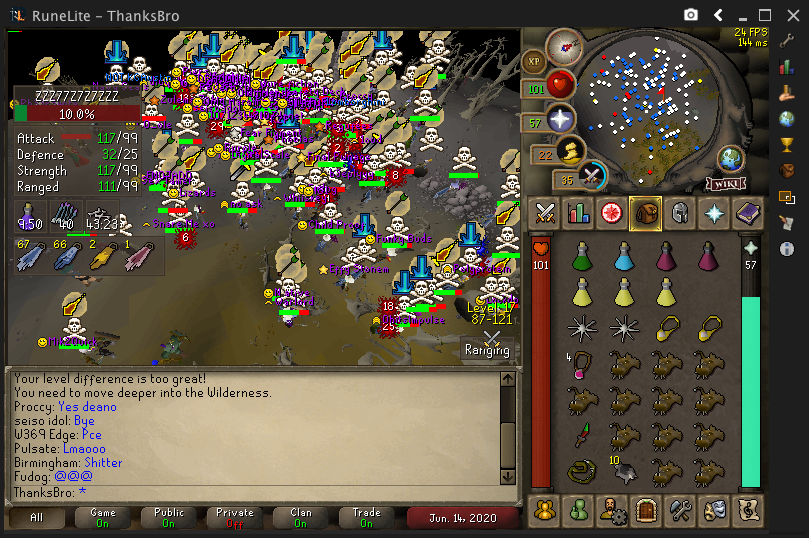Open RuneLite configuration wrench
The width and height of the screenshot is (809, 538).
click(x=787, y=41)
